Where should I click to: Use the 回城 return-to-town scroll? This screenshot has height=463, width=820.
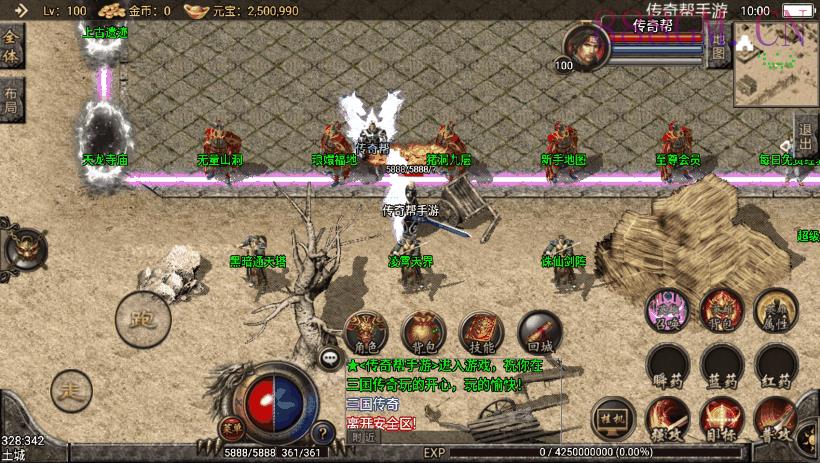(x=538, y=331)
